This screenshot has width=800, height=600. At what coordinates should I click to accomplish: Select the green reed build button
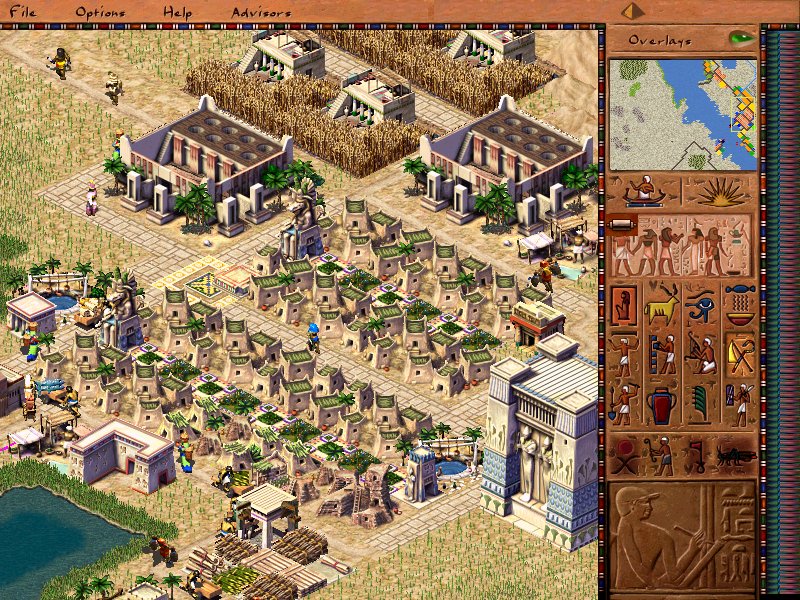point(701,405)
